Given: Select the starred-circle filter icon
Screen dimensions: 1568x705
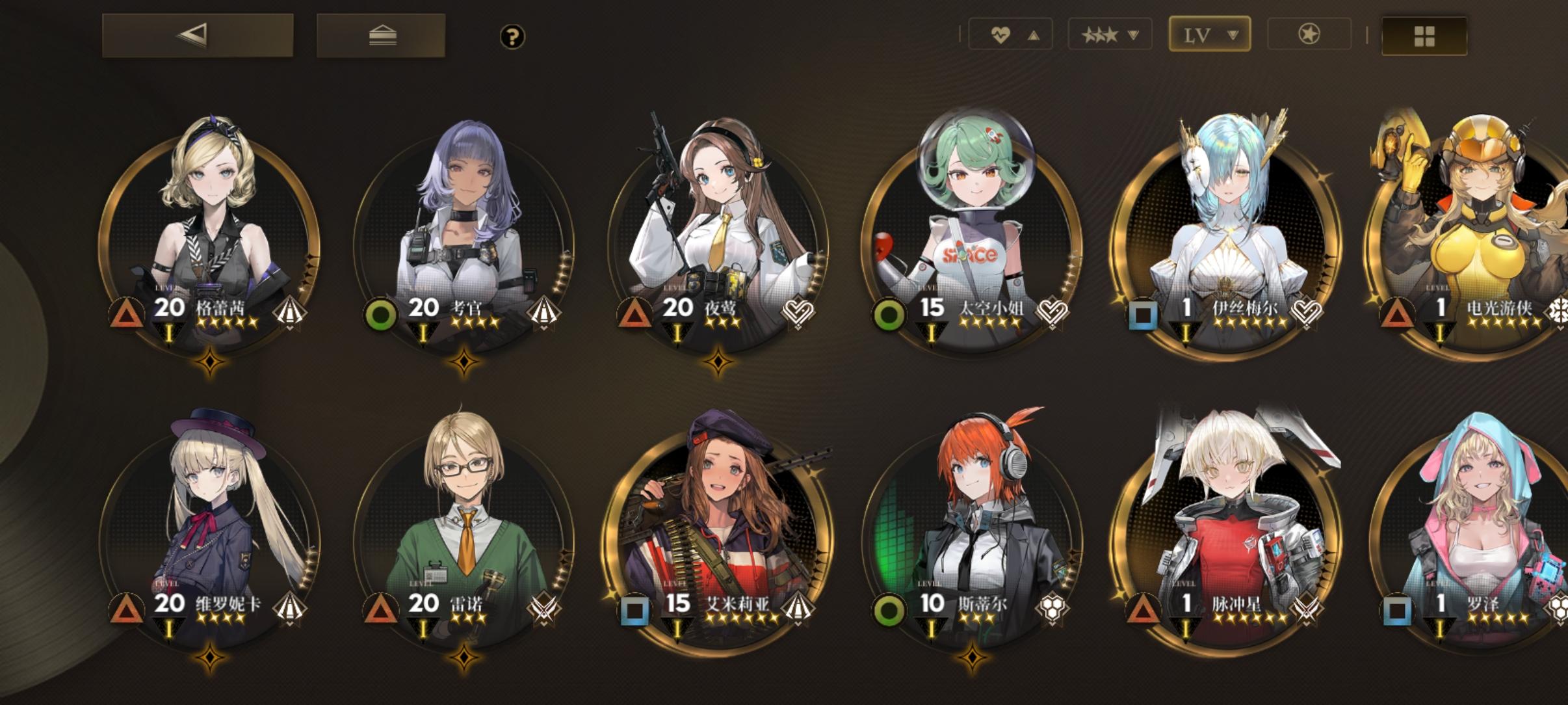Looking at the screenshot, I should click(1311, 34).
